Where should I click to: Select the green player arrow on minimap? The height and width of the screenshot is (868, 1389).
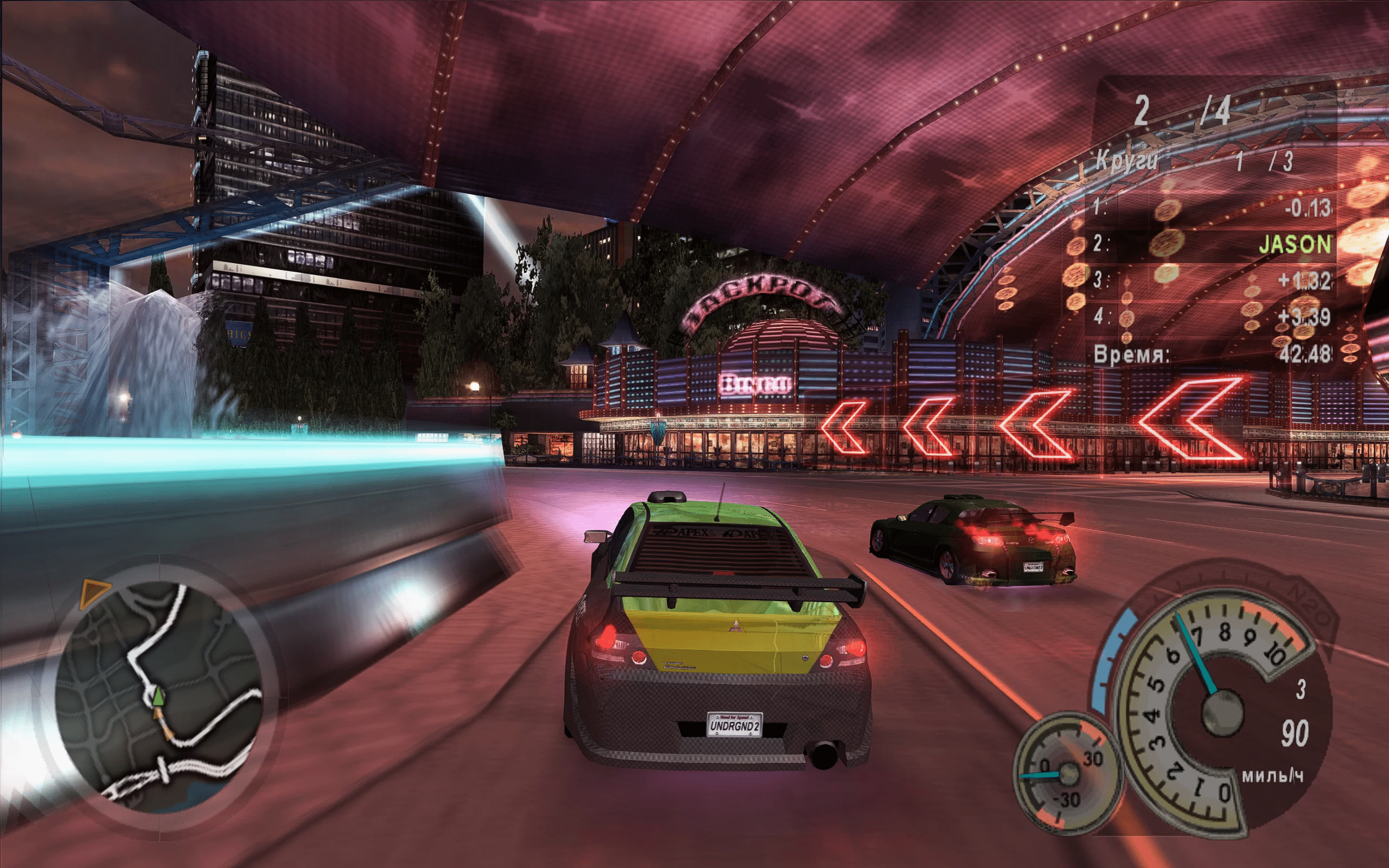[x=157, y=698]
